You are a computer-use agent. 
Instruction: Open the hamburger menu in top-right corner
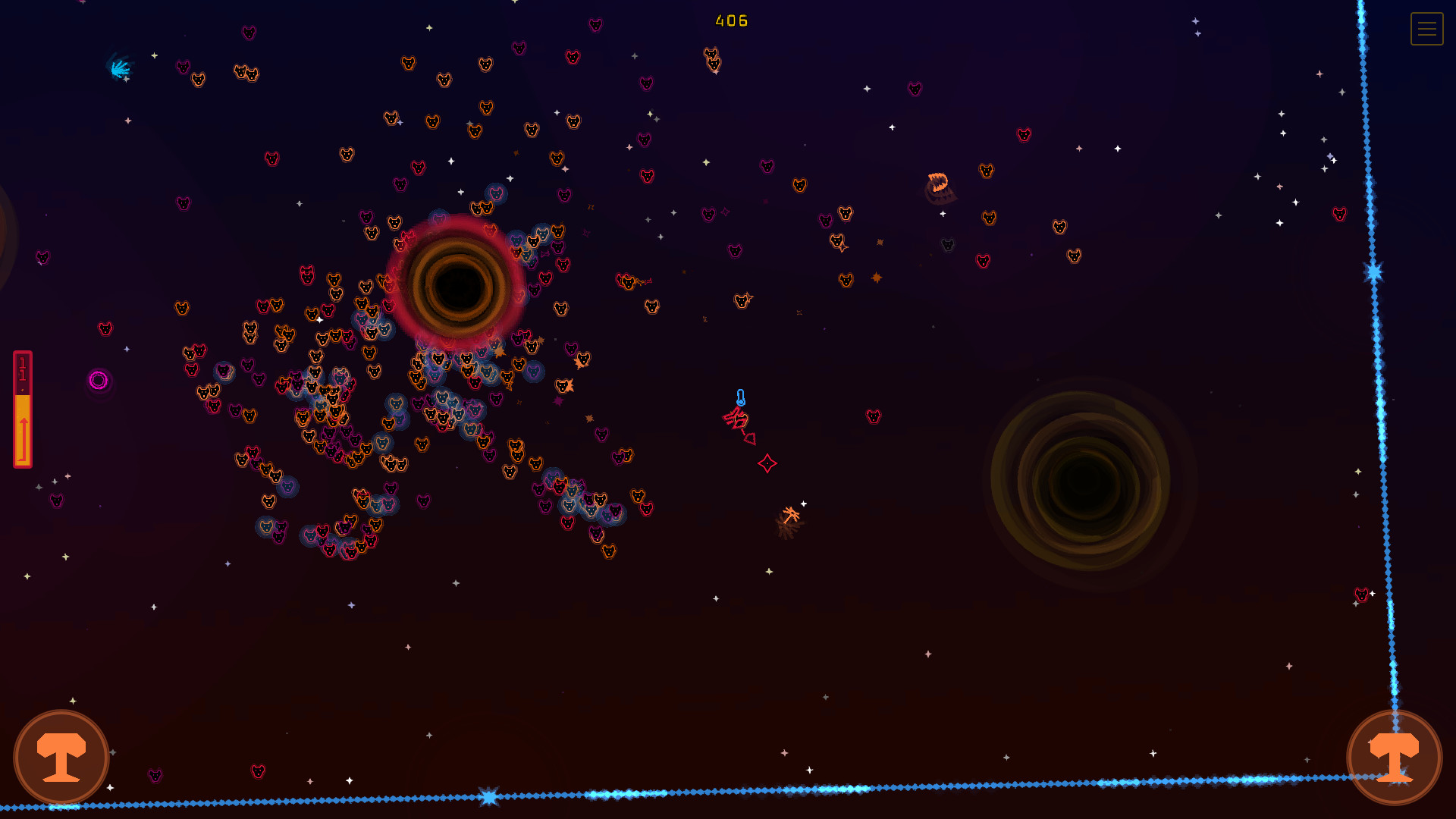1426,29
